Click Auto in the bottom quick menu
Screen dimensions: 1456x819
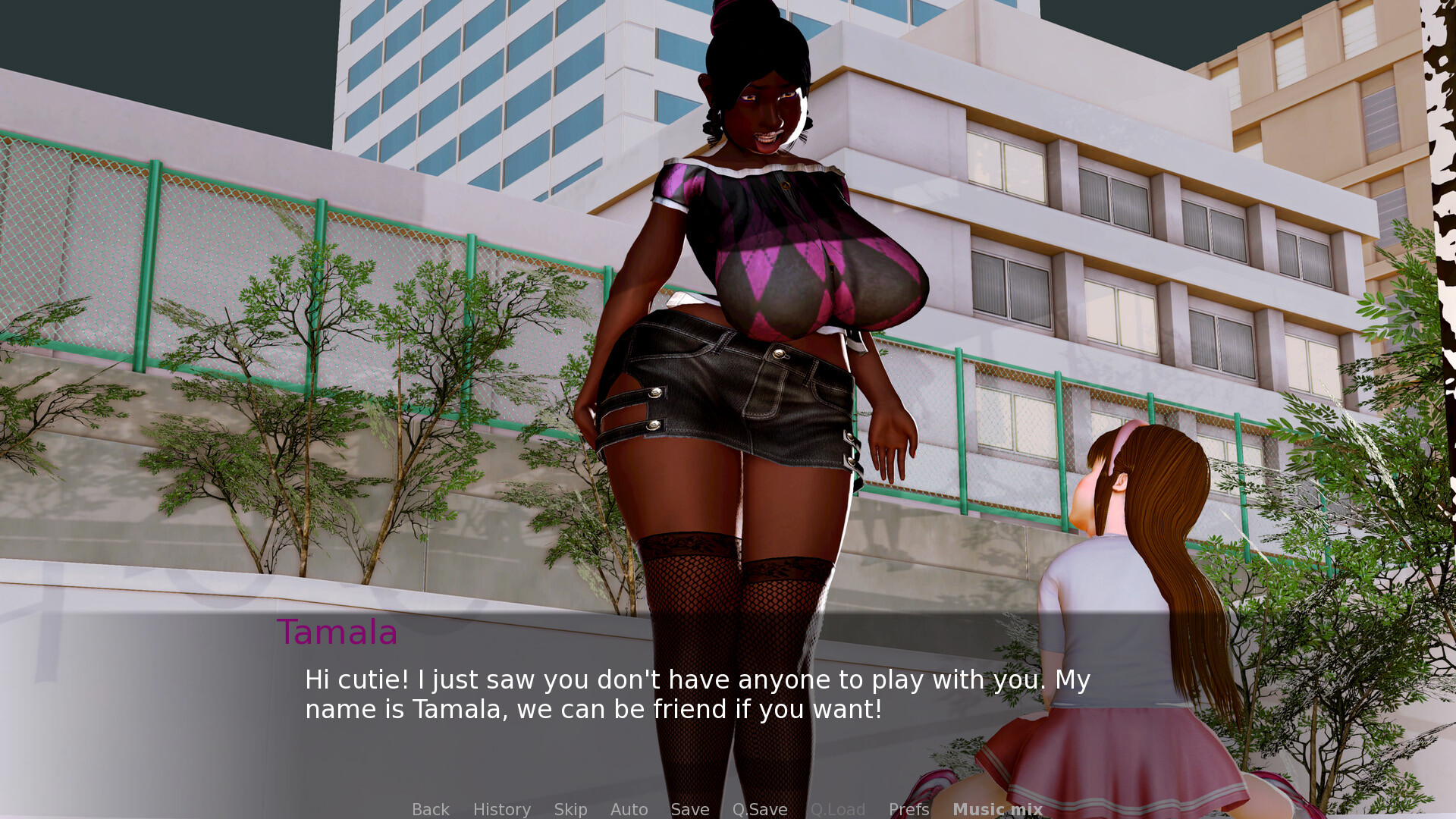click(x=629, y=809)
